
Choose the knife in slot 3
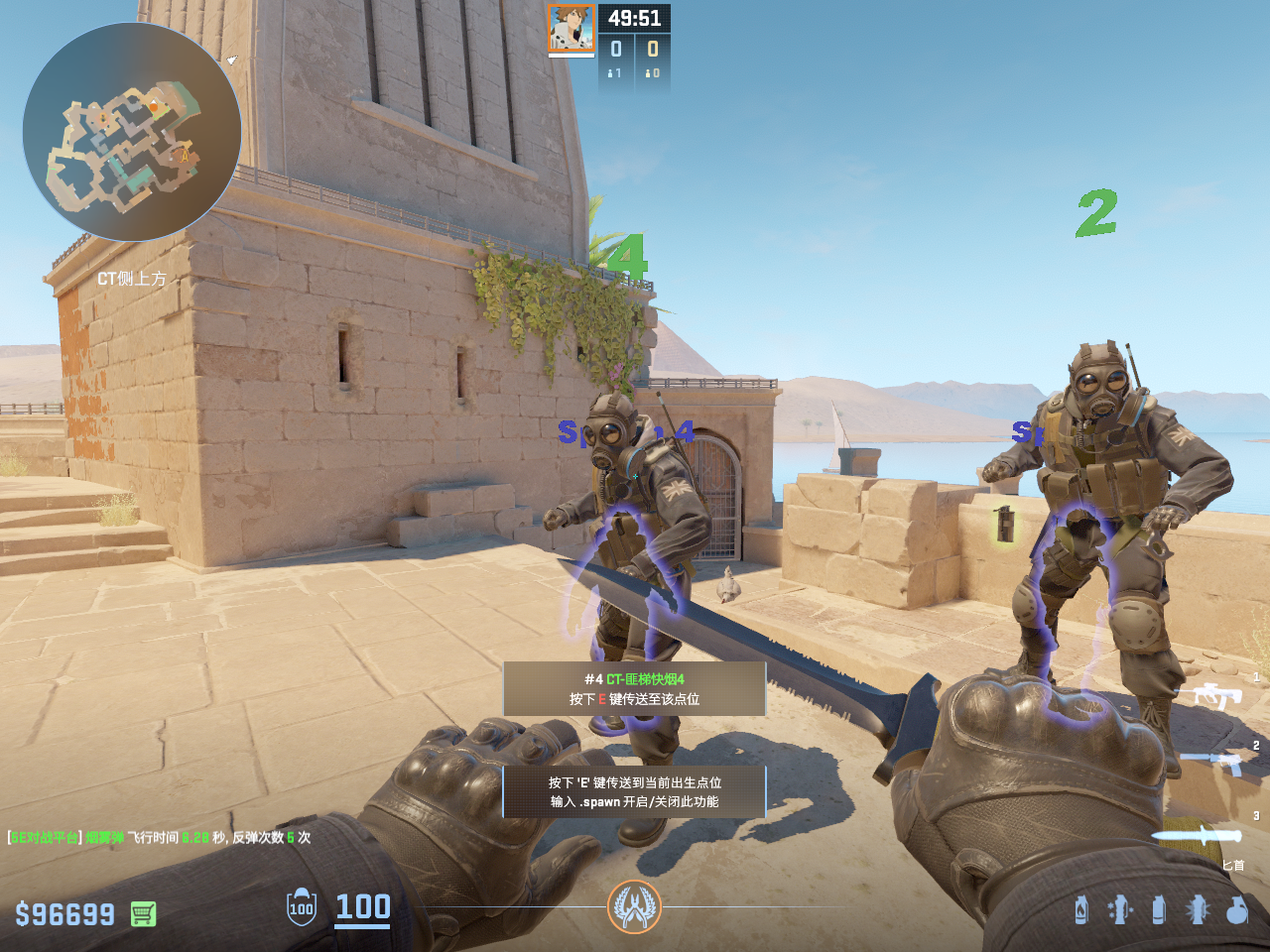(1197, 836)
